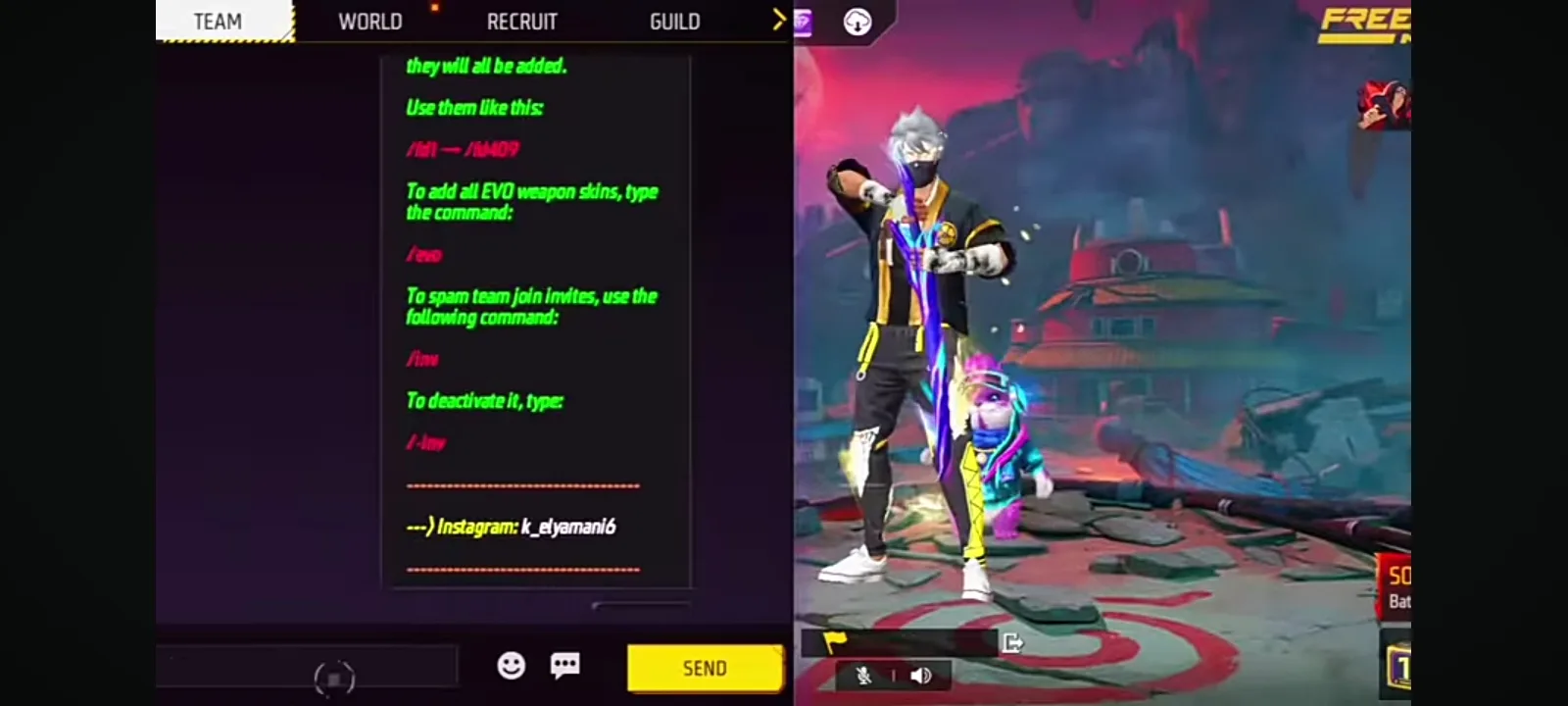
Task: Open the cloud download center icon
Action: coord(857,22)
